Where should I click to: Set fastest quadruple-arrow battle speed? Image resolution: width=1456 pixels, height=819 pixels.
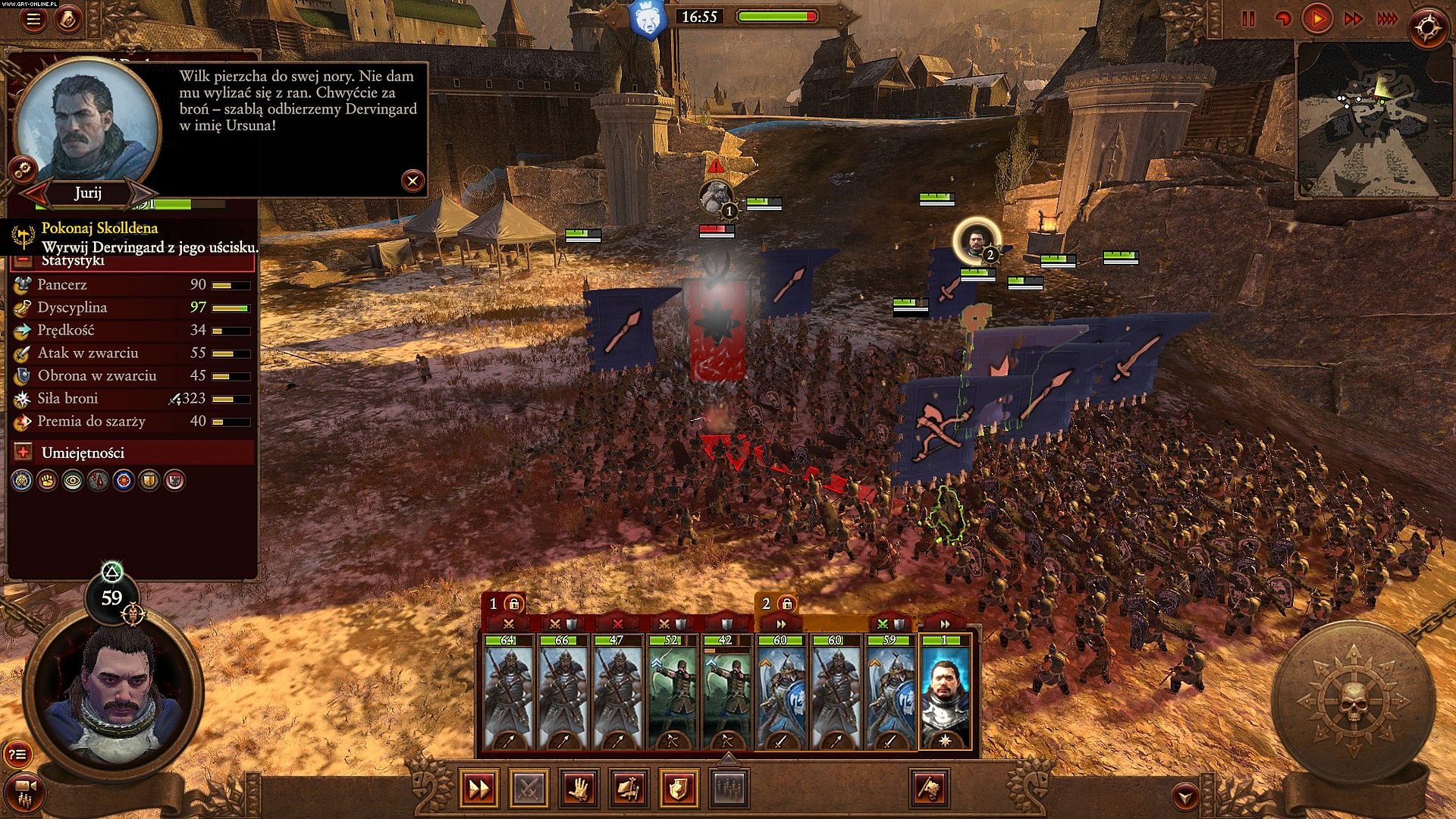click(1387, 20)
